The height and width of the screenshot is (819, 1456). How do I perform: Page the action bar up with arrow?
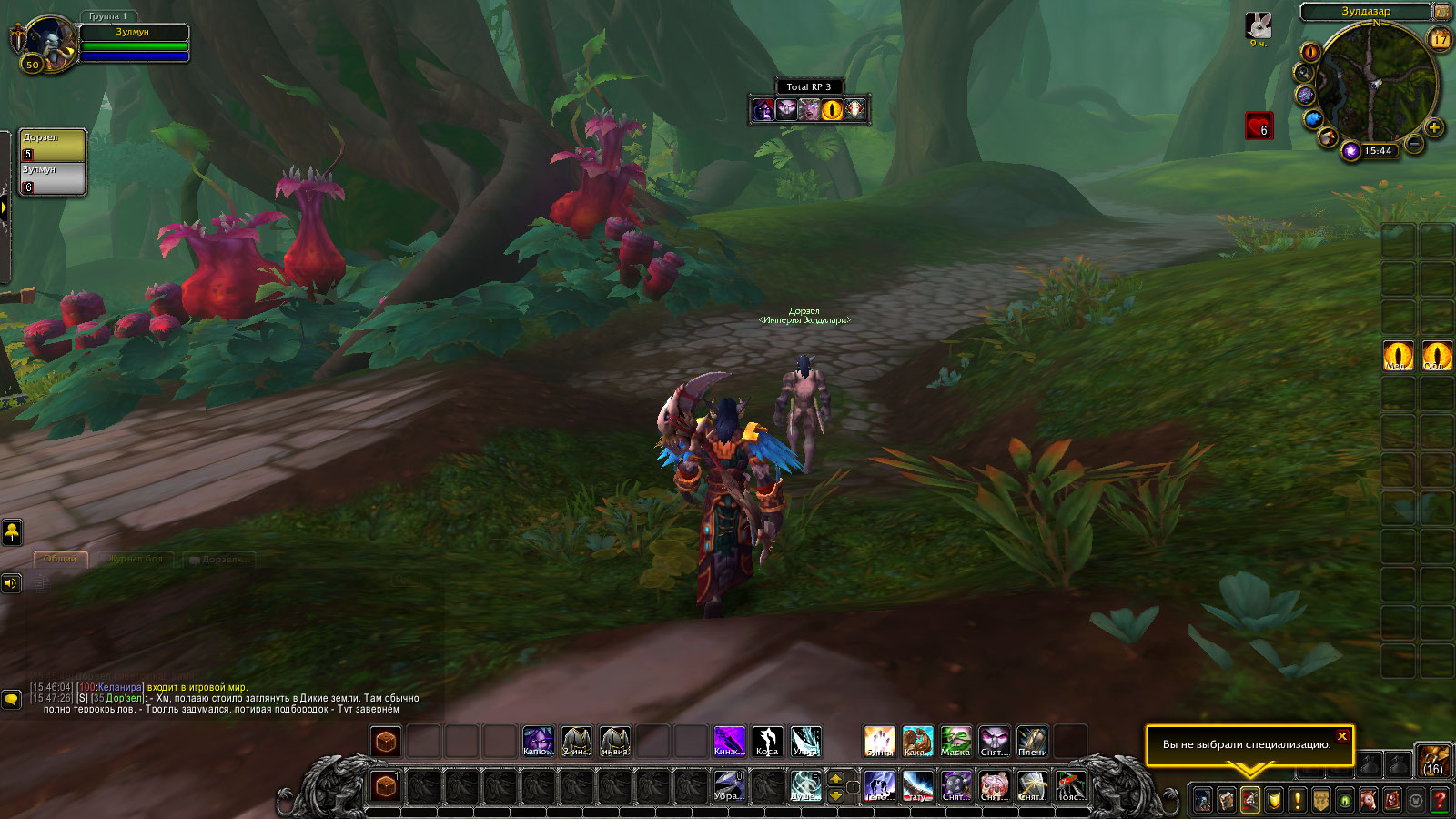pyautogui.click(x=836, y=779)
